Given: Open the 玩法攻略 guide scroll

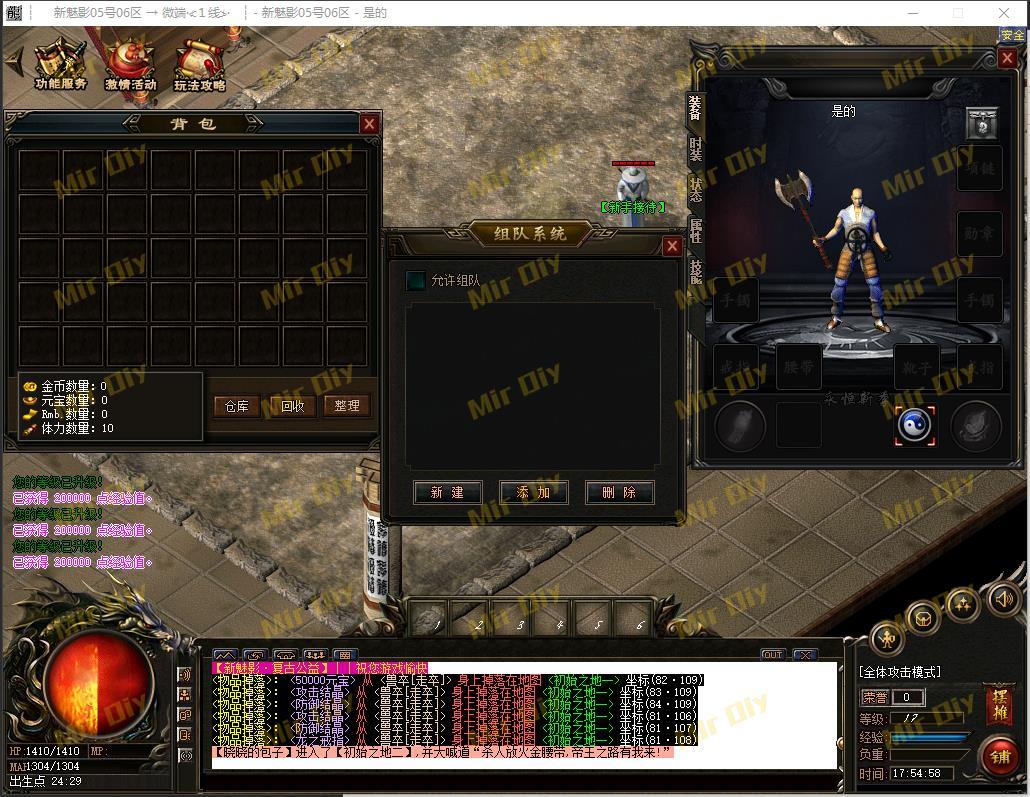Looking at the screenshot, I should pyautogui.click(x=199, y=65).
